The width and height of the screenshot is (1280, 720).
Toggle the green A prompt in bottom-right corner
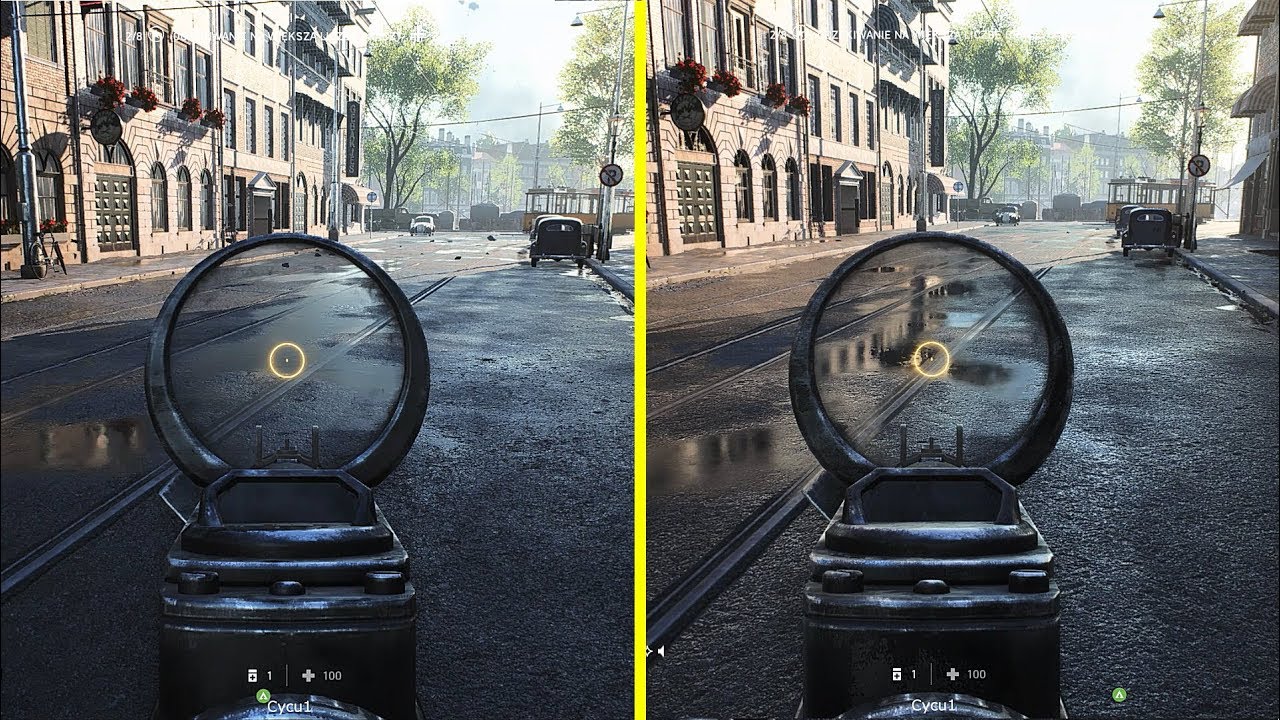coord(1120,694)
